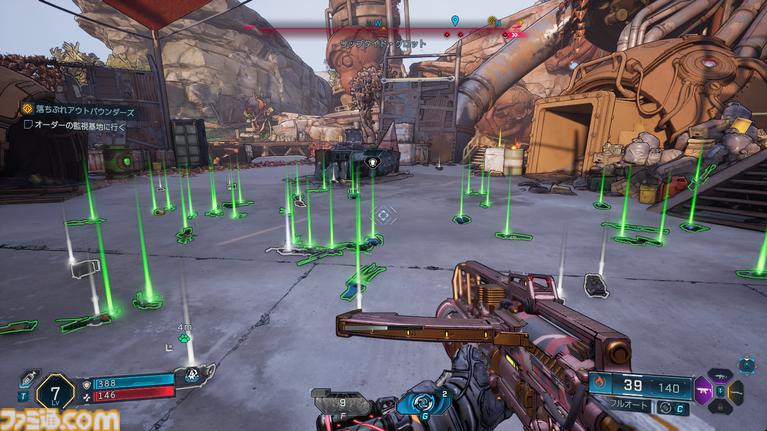Image resolution: width=767 pixels, height=431 pixels.
Task: Click the blue icon above the weapon wheel
Action: (746, 365)
